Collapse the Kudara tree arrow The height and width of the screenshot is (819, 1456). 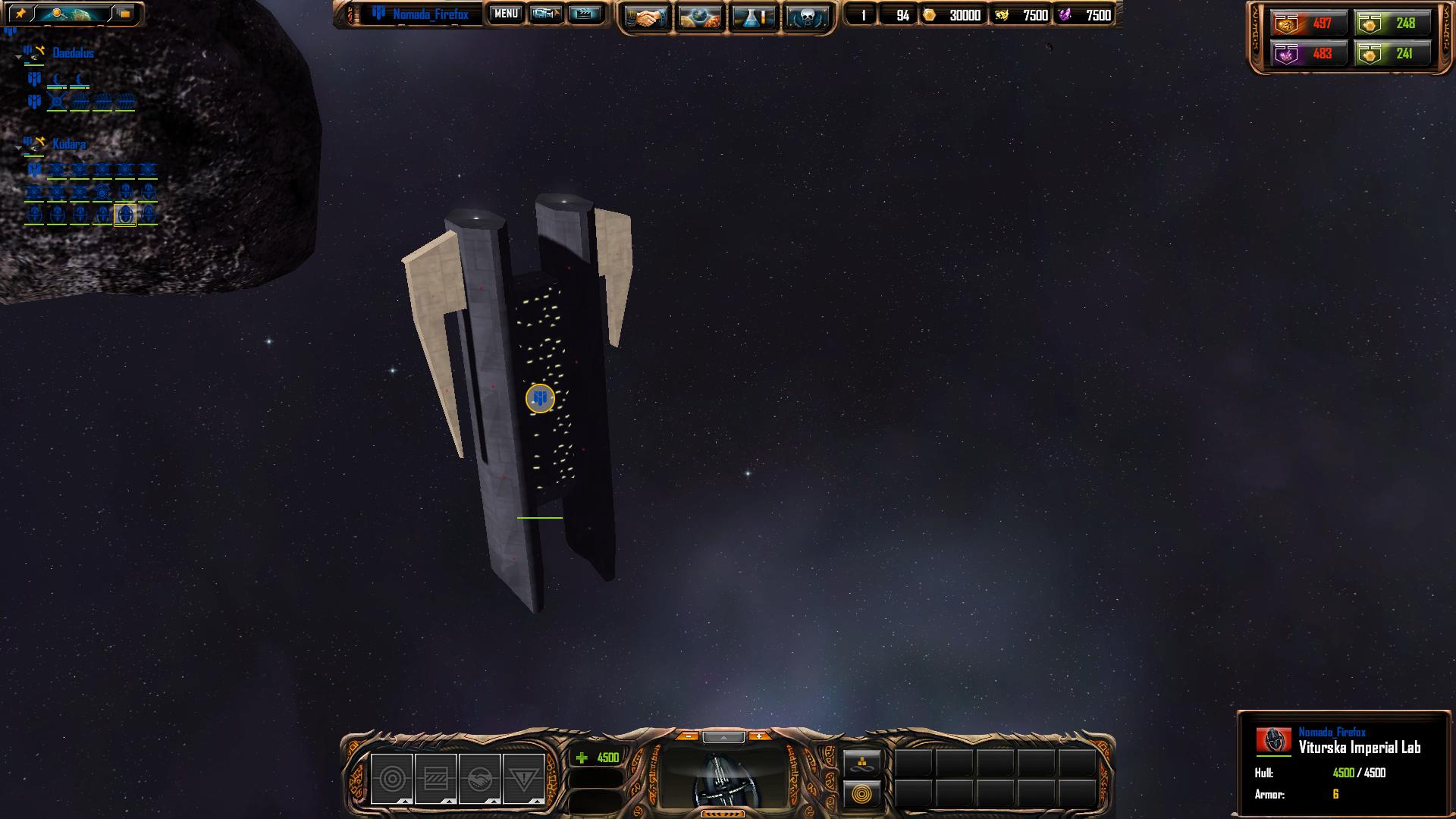(18, 148)
